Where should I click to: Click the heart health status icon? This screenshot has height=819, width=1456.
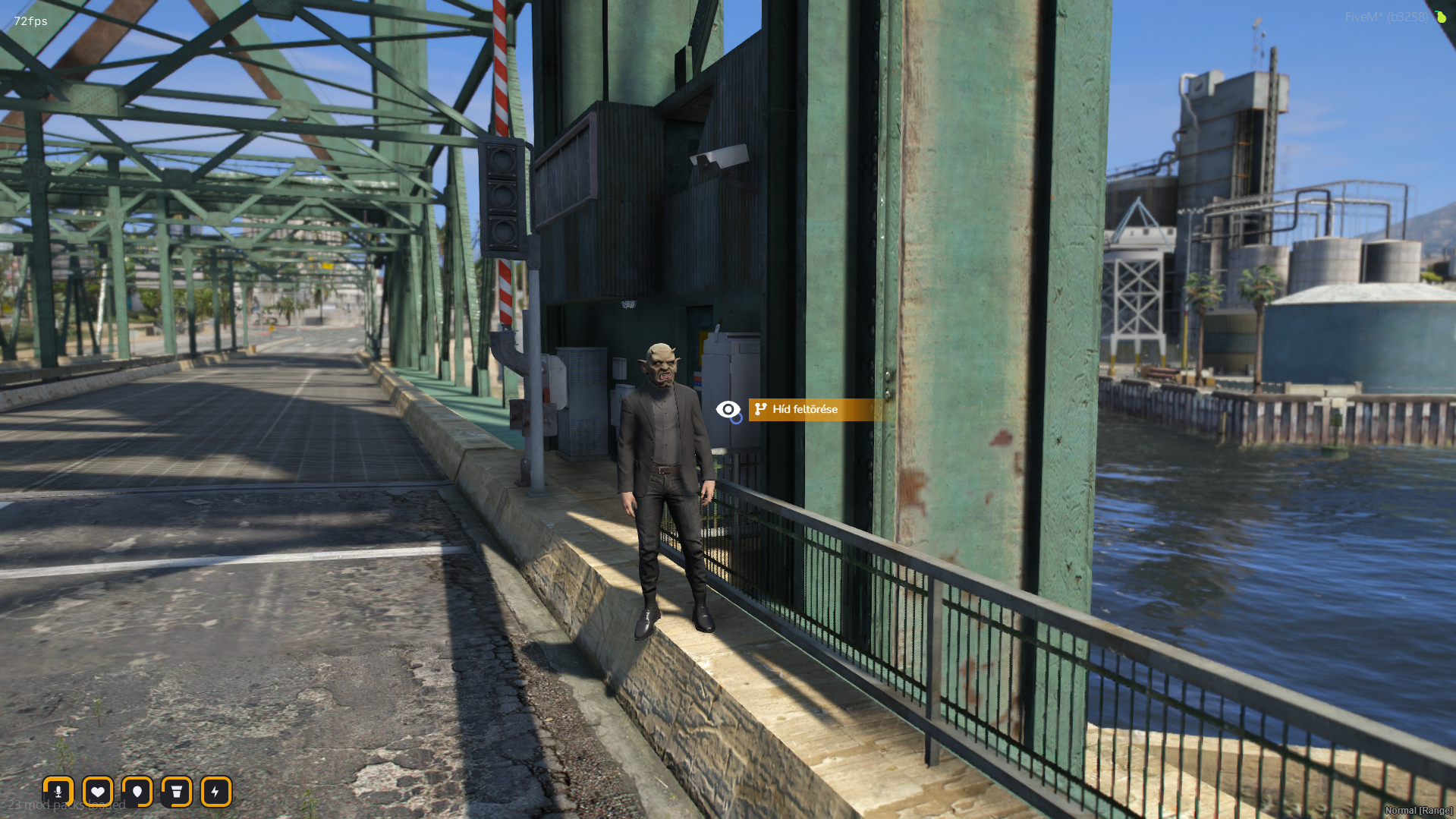[98, 792]
